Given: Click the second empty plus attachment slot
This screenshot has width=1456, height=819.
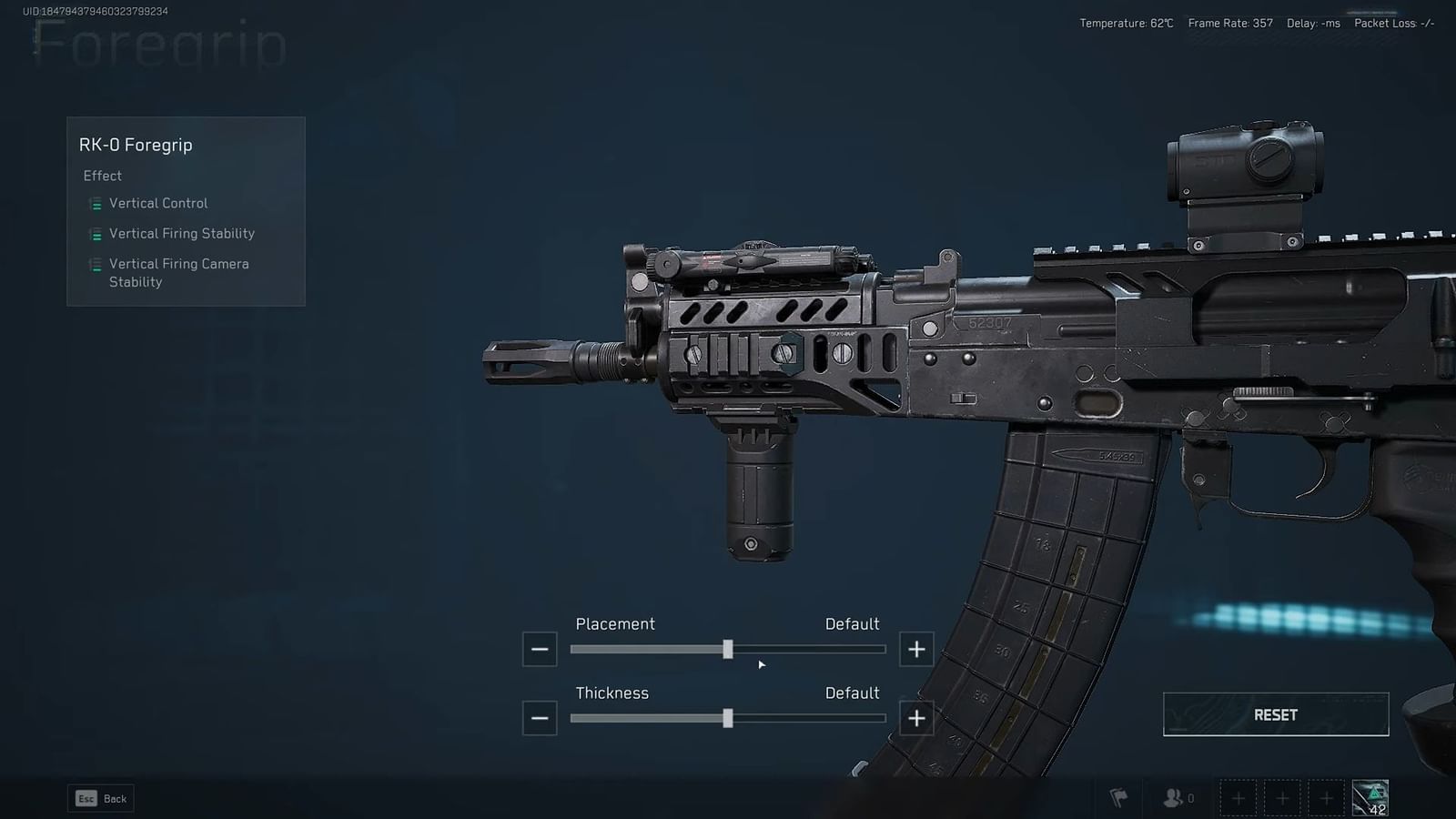Looking at the screenshot, I should tap(1281, 798).
